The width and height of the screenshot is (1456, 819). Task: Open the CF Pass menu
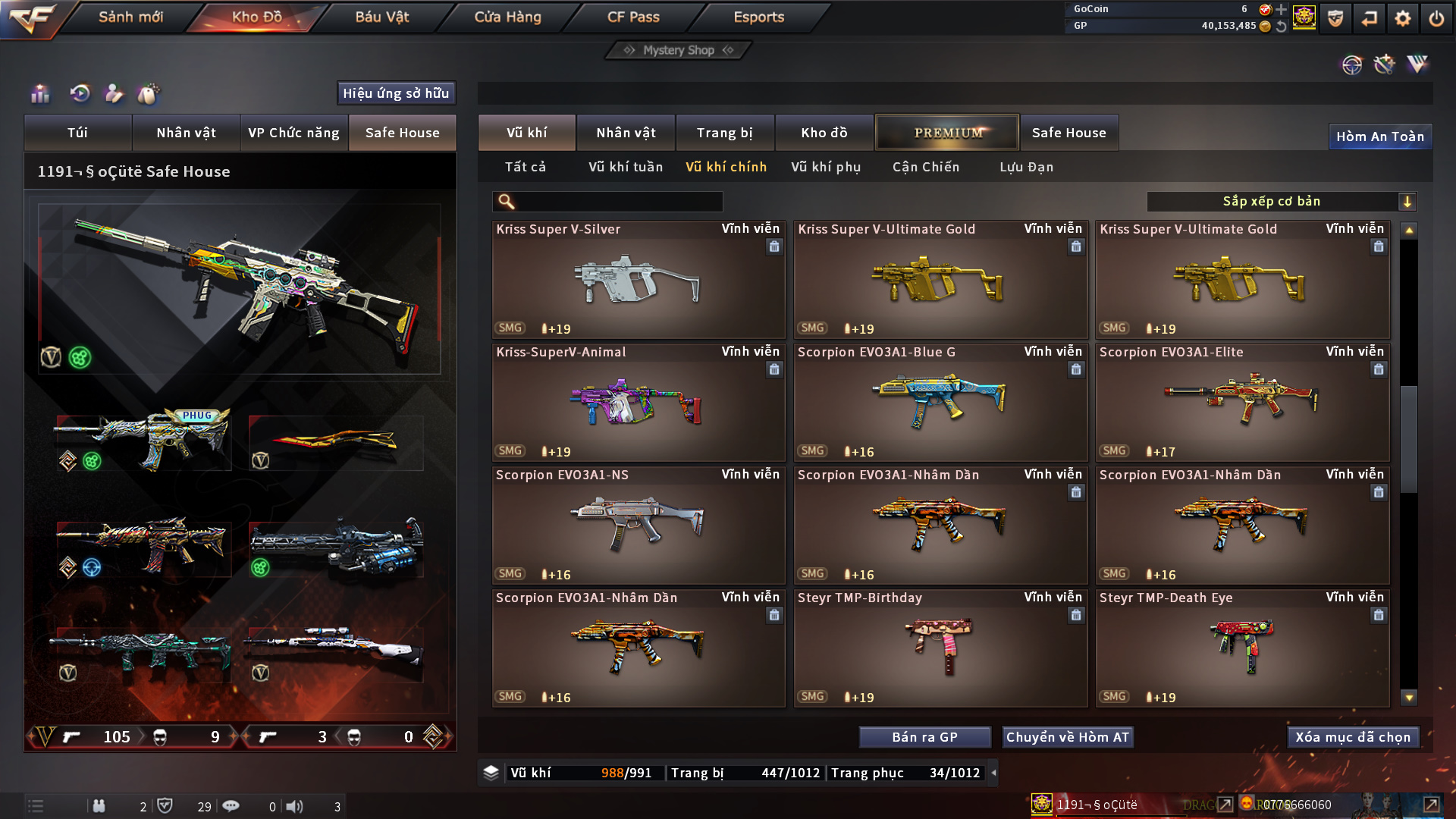pos(633,17)
